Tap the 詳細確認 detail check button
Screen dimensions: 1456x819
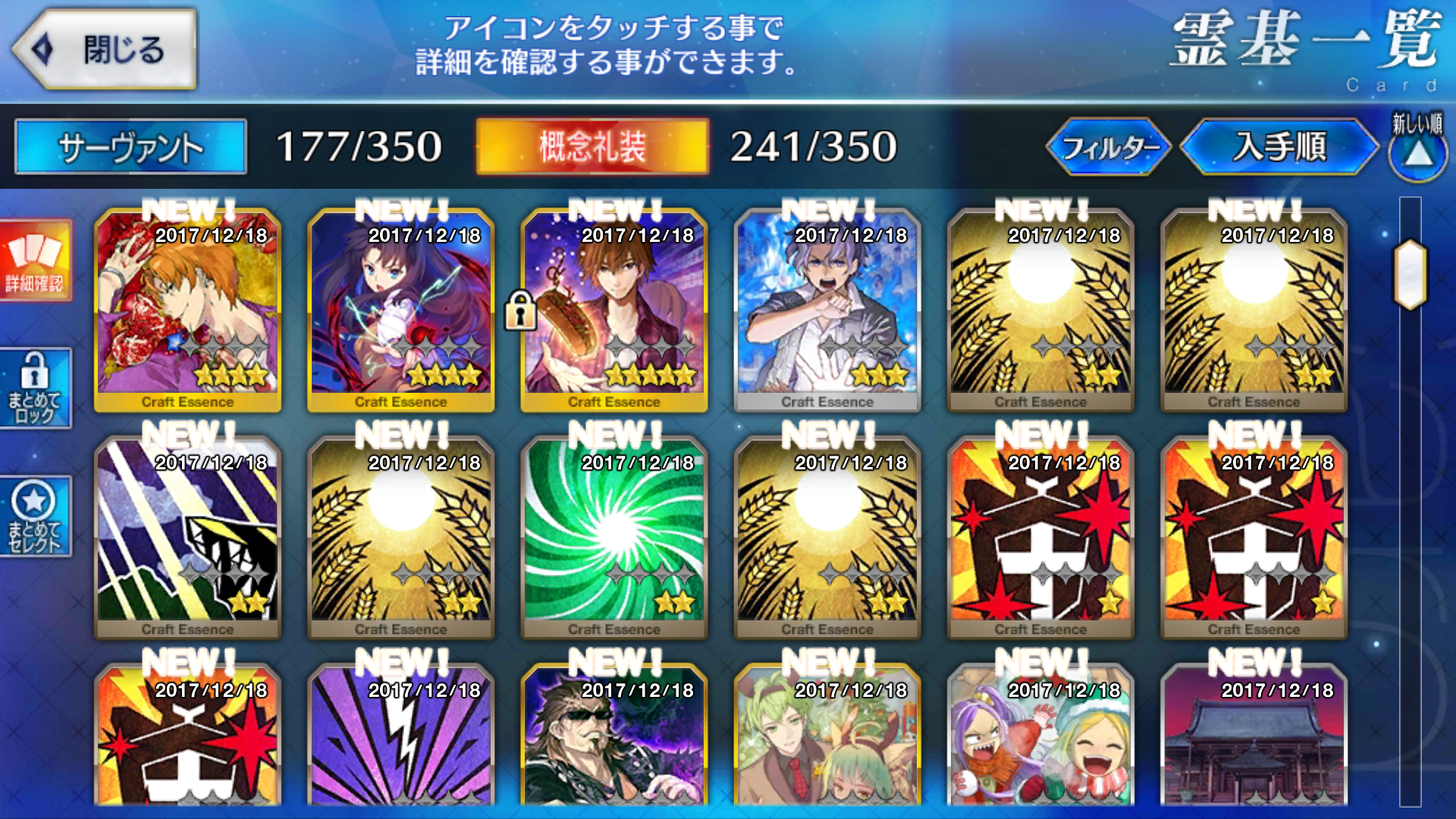coord(35,261)
